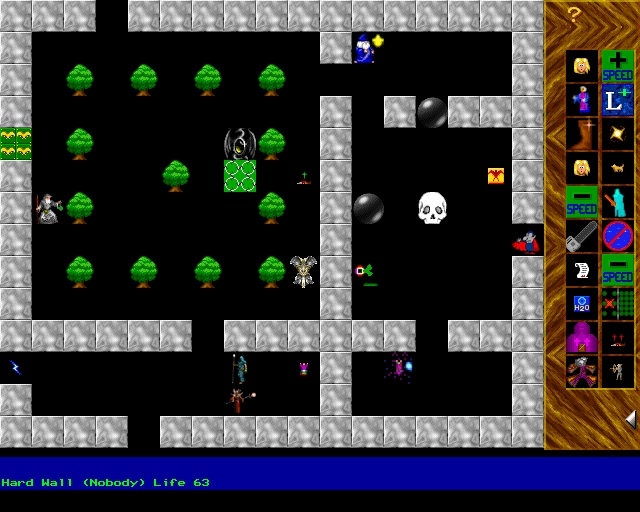Screen dimensions: 640x512
Task: Activate the chainsaw icon
Action: coord(581,236)
